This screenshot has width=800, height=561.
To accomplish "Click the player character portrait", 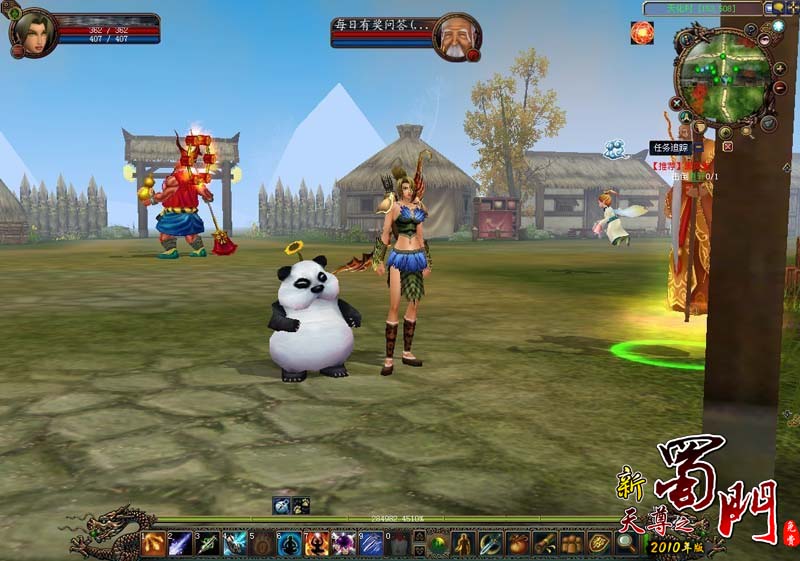I will coord(33,32).
